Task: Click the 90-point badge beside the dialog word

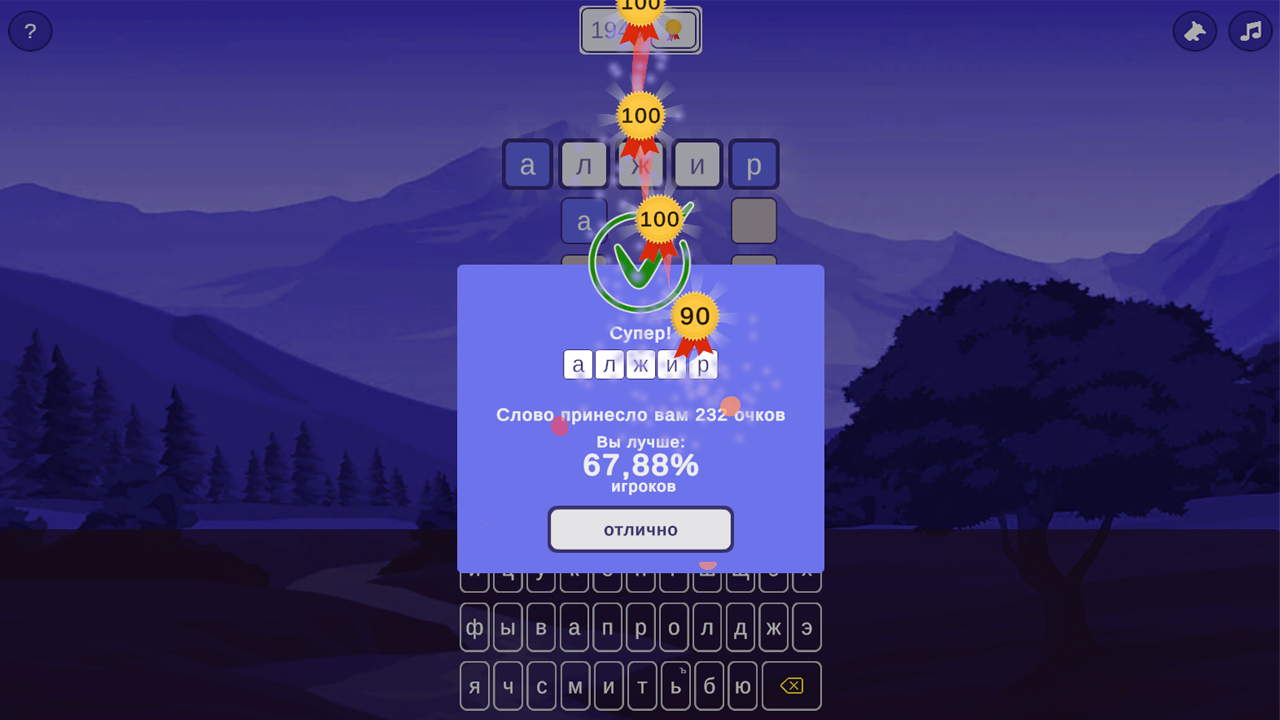Action: 697,316
